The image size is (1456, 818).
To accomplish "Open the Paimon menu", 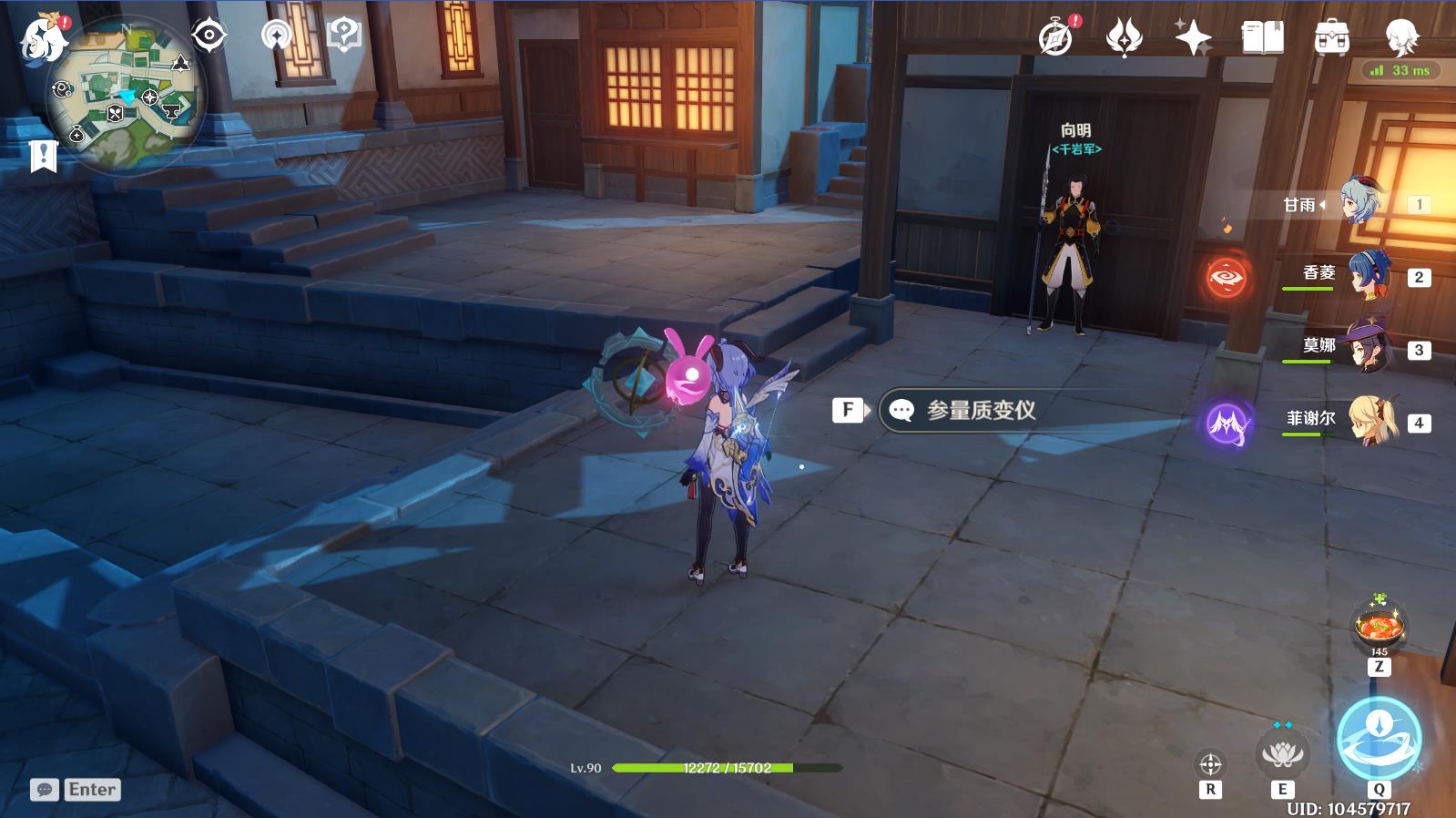I will 43,40.
